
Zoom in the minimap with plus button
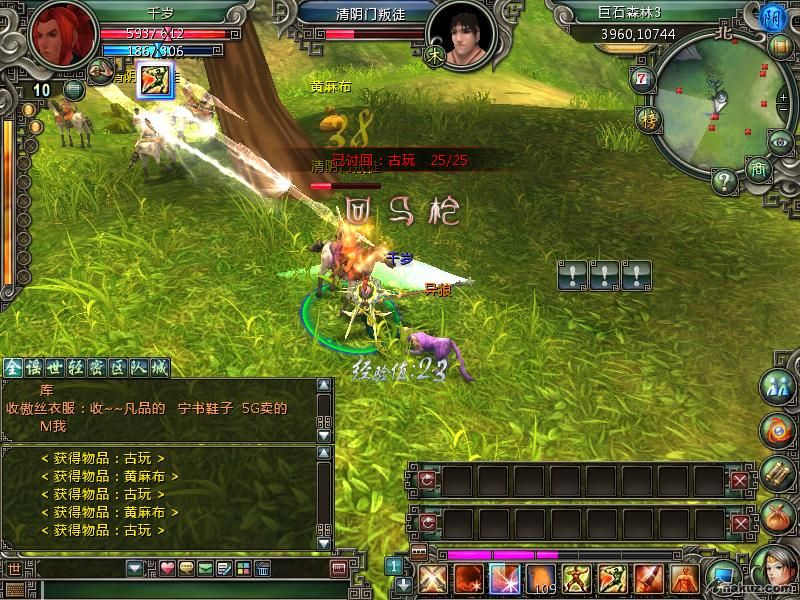[x=785, y=97]
